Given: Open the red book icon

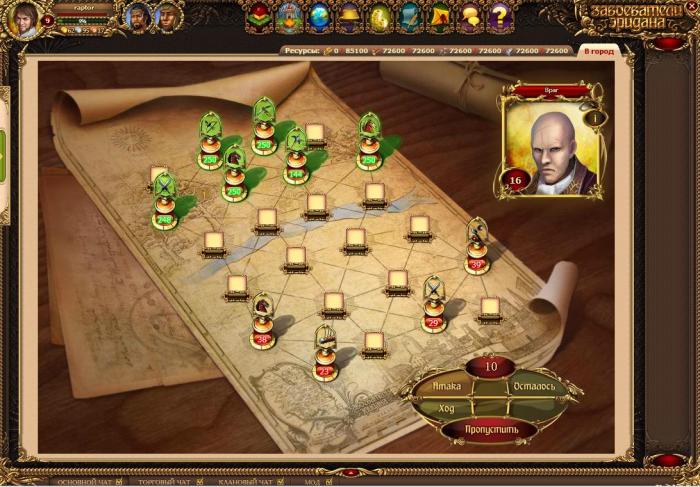Looking at the screenshot, I should coord(258,16).
